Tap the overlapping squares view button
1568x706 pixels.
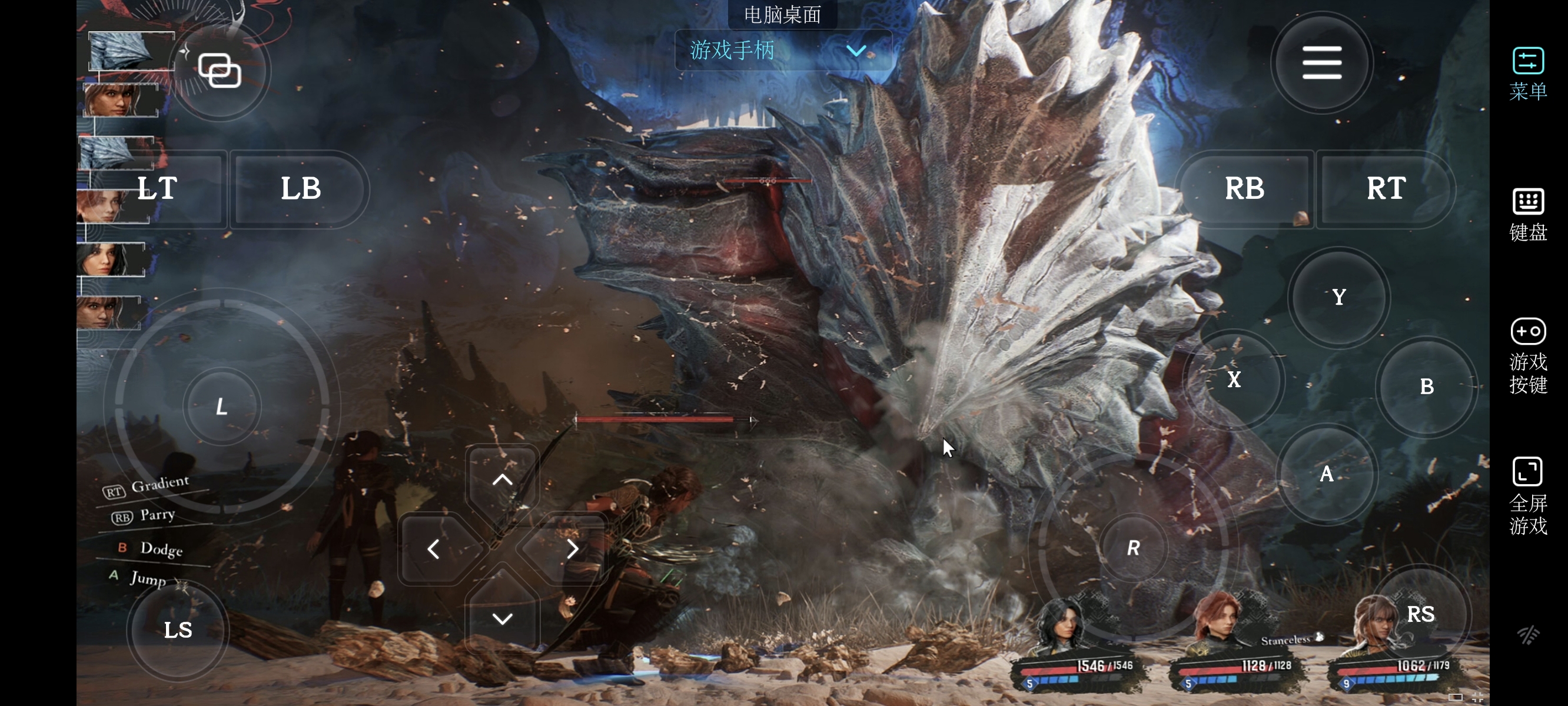[220, 71]
